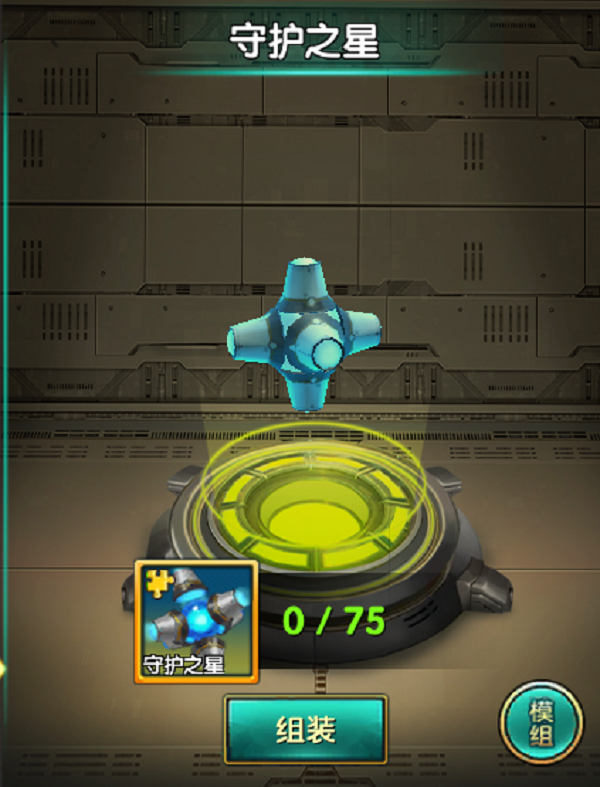Open the round 模组 module button
The image size is (600, 787).
click(541, 723)
